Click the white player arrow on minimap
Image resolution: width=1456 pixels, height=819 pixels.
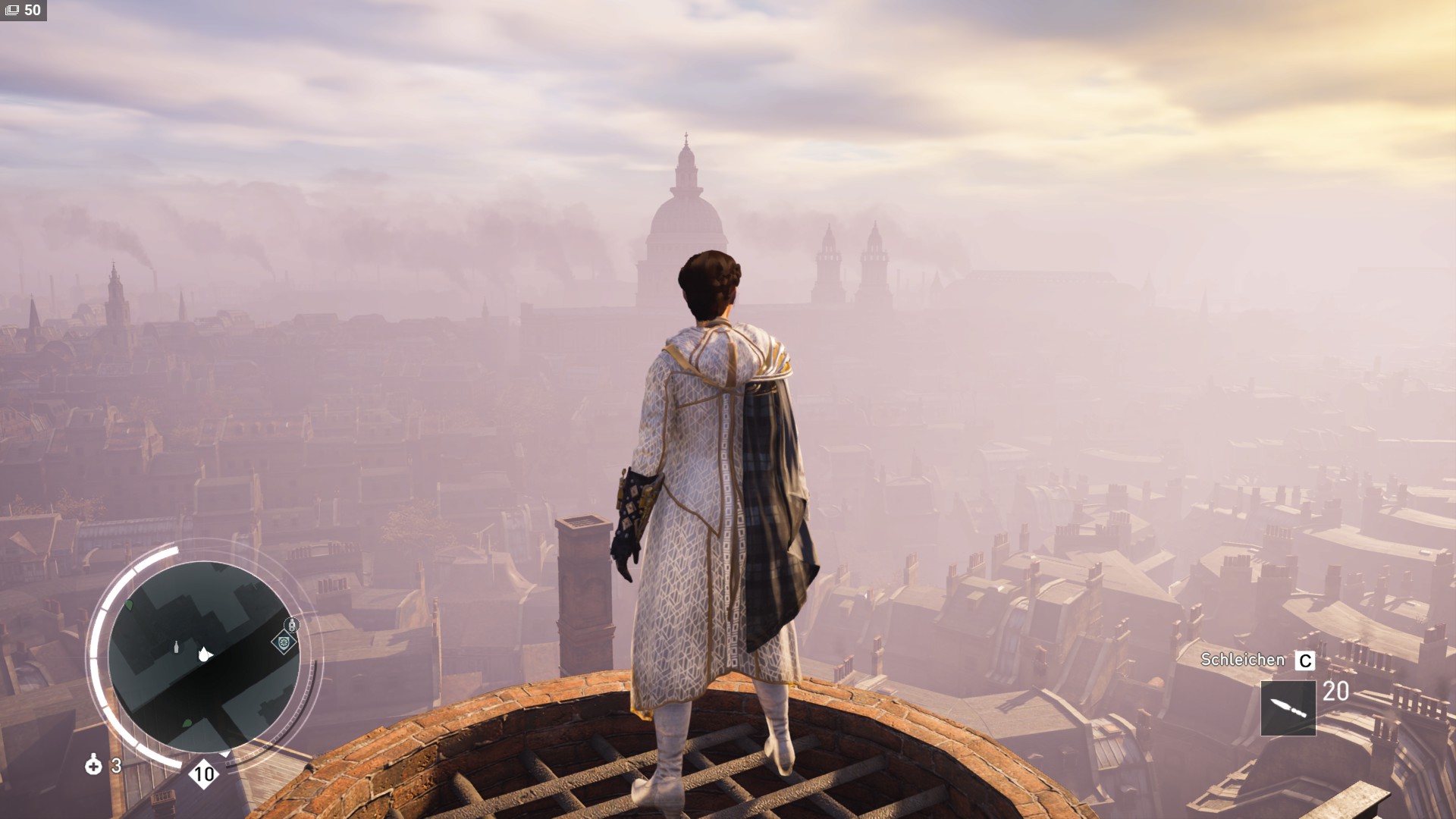(x=203, y=654)
